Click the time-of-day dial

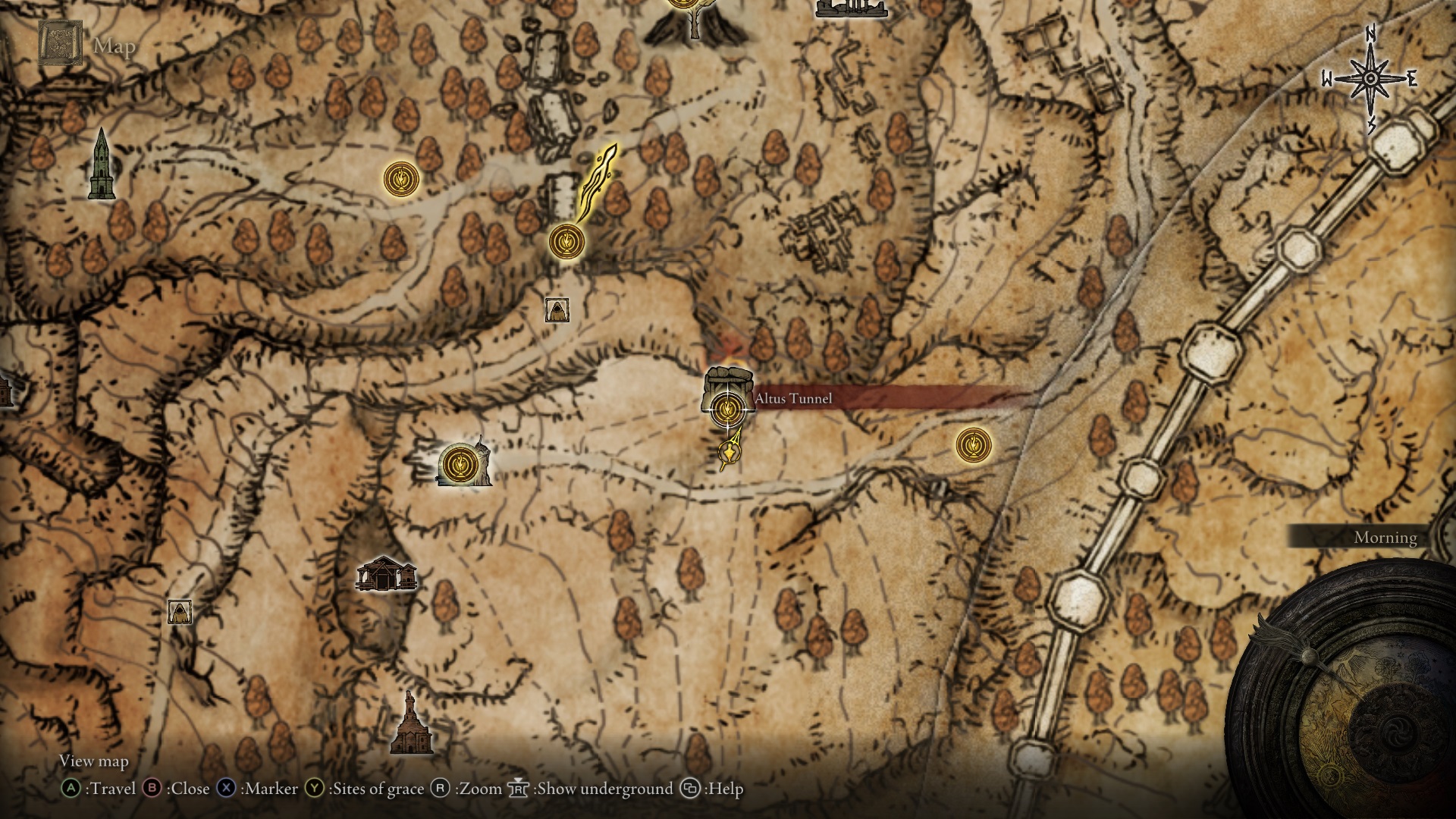pyautogui.click(x=1354, y=698)
